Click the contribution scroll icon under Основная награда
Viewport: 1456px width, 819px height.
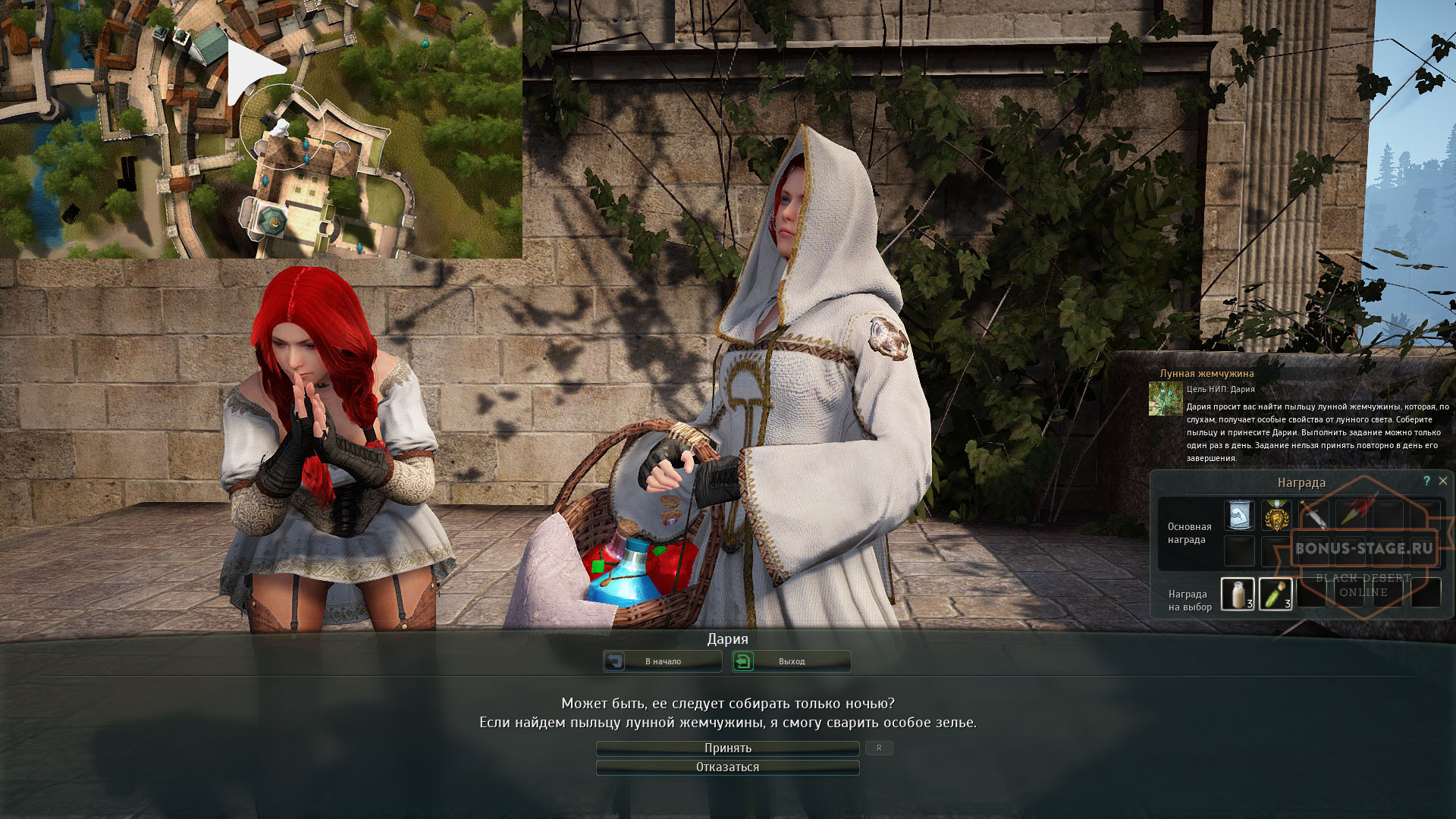point(1238,514)
